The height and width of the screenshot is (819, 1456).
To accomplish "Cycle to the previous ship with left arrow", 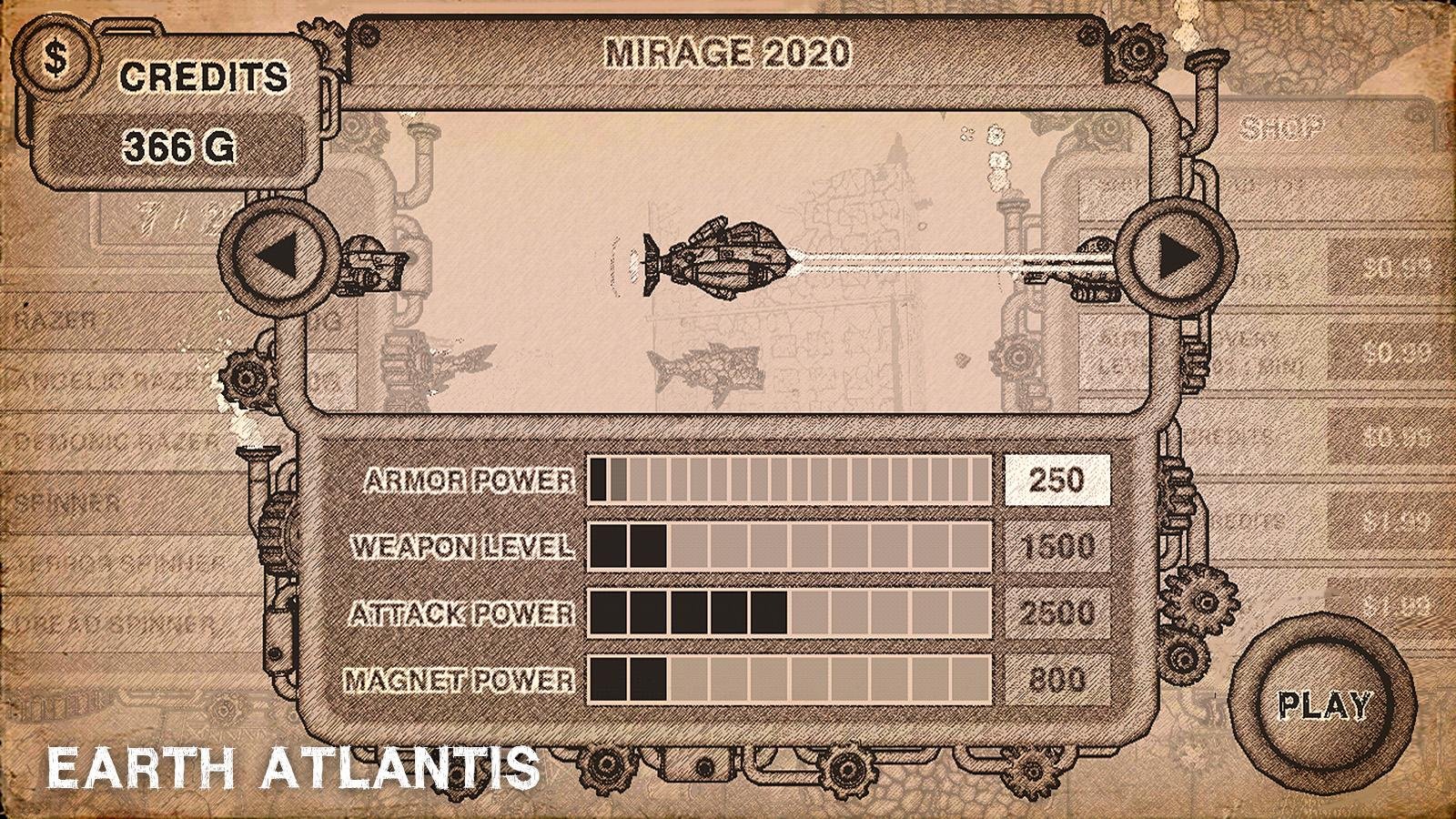I will click(x=278, y=258).
